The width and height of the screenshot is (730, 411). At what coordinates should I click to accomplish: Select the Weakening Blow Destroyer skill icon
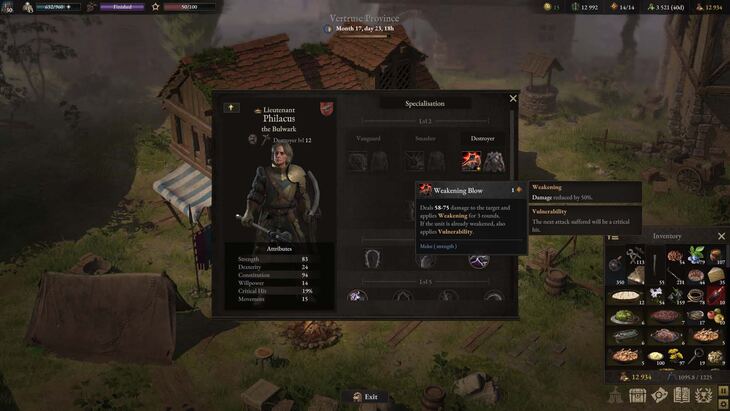470,160
